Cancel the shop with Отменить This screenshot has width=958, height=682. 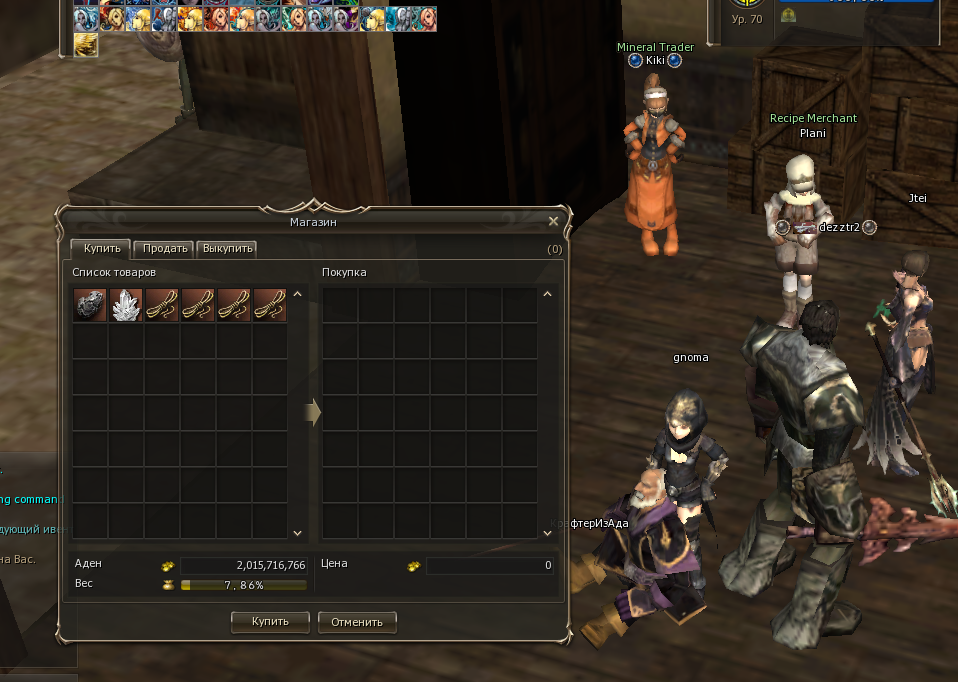[x=357, y=622]
